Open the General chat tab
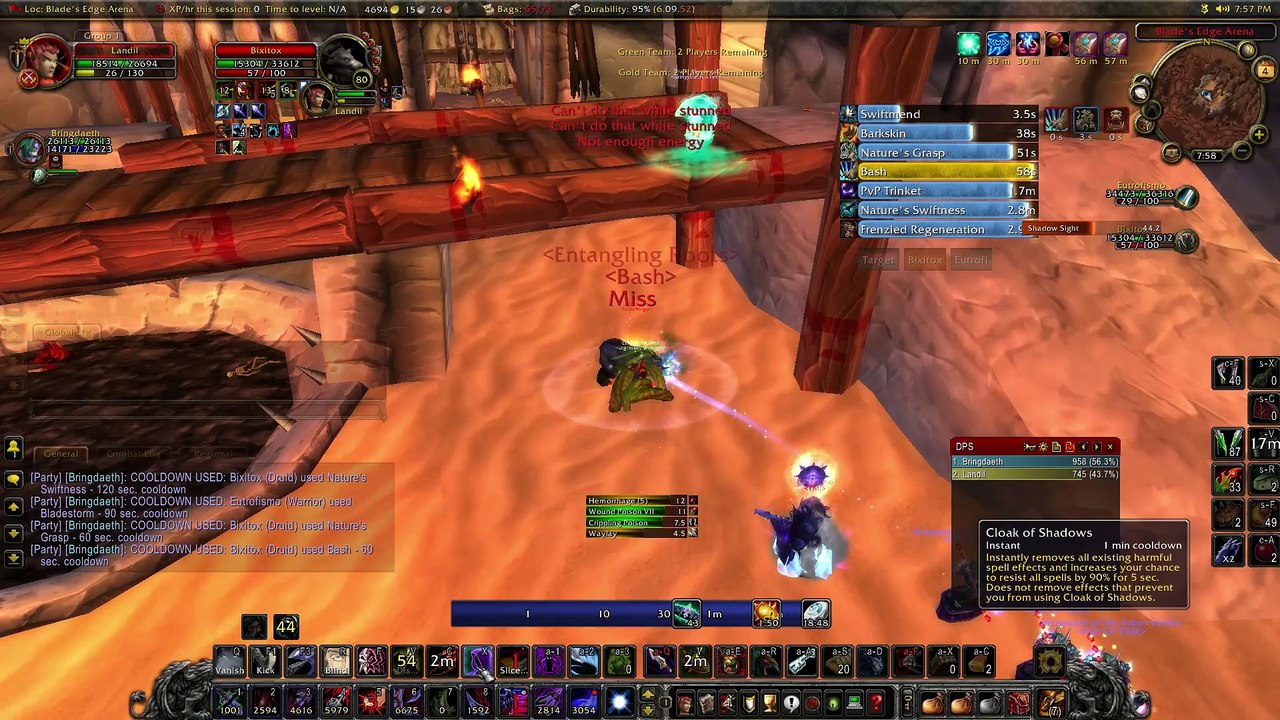The image size is (1280, 720). click(61, 454)
